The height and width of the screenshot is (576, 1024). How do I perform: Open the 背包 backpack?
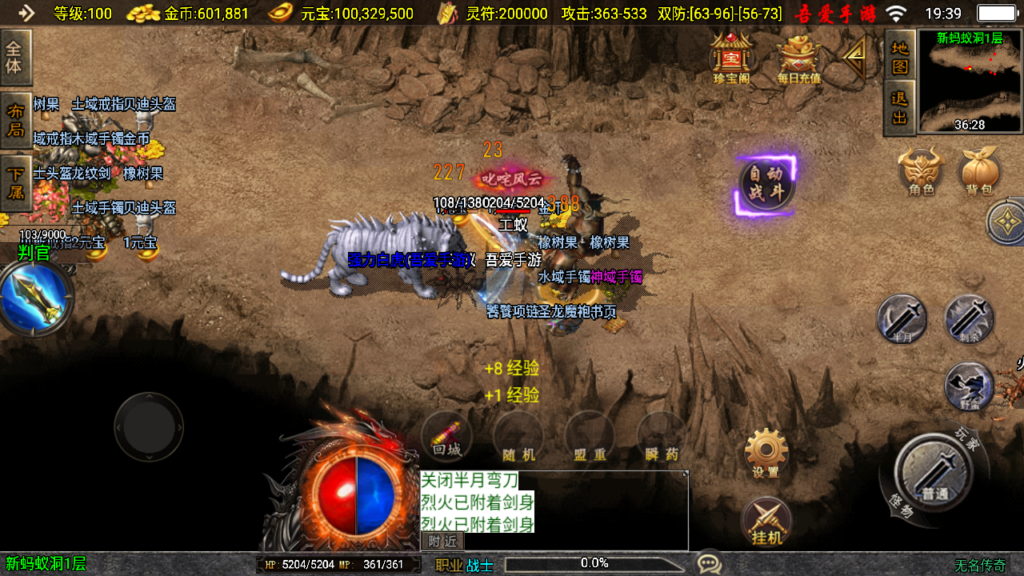979,170
